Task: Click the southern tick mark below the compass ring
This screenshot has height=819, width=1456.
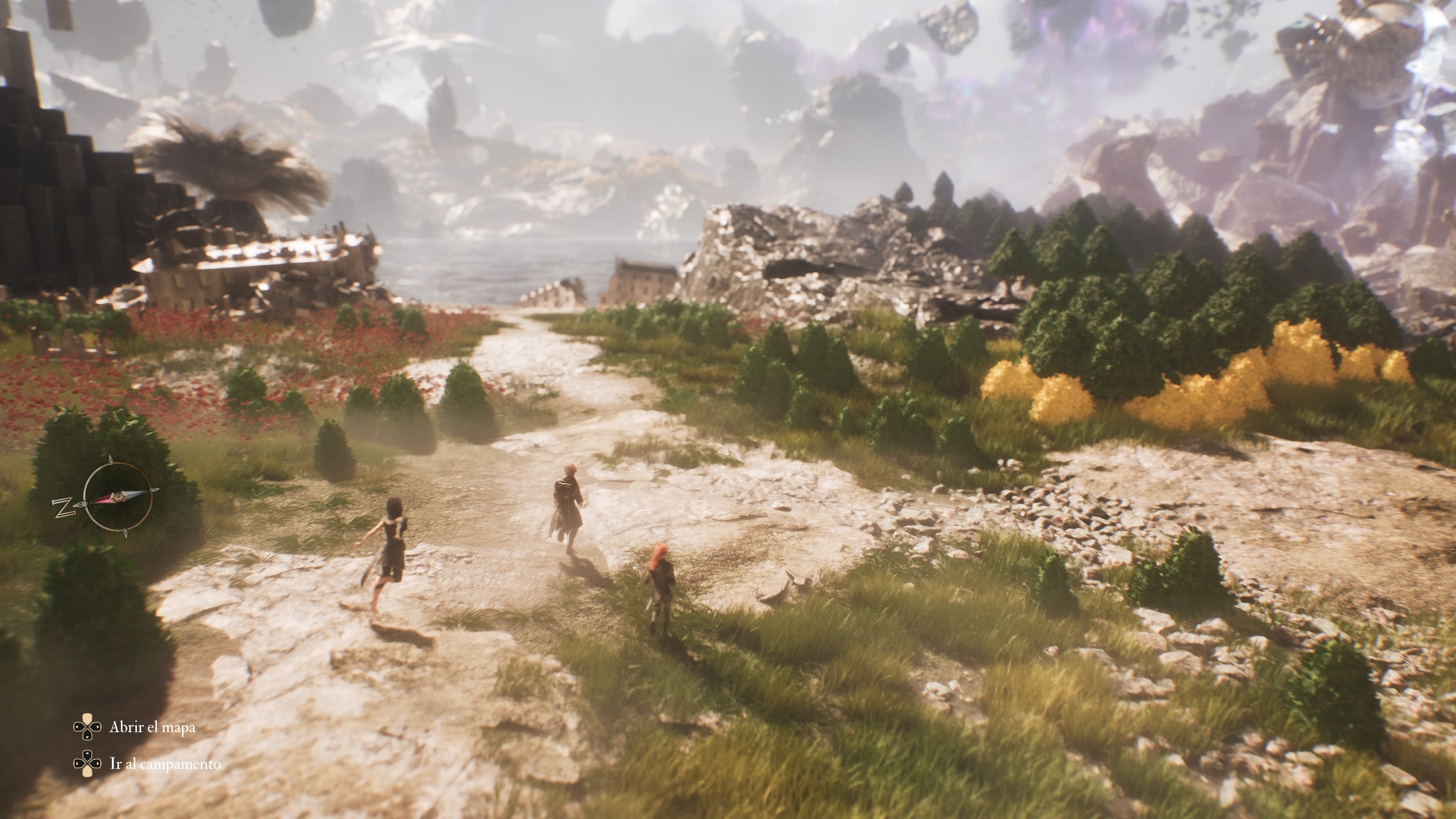Action: [126, 533]
